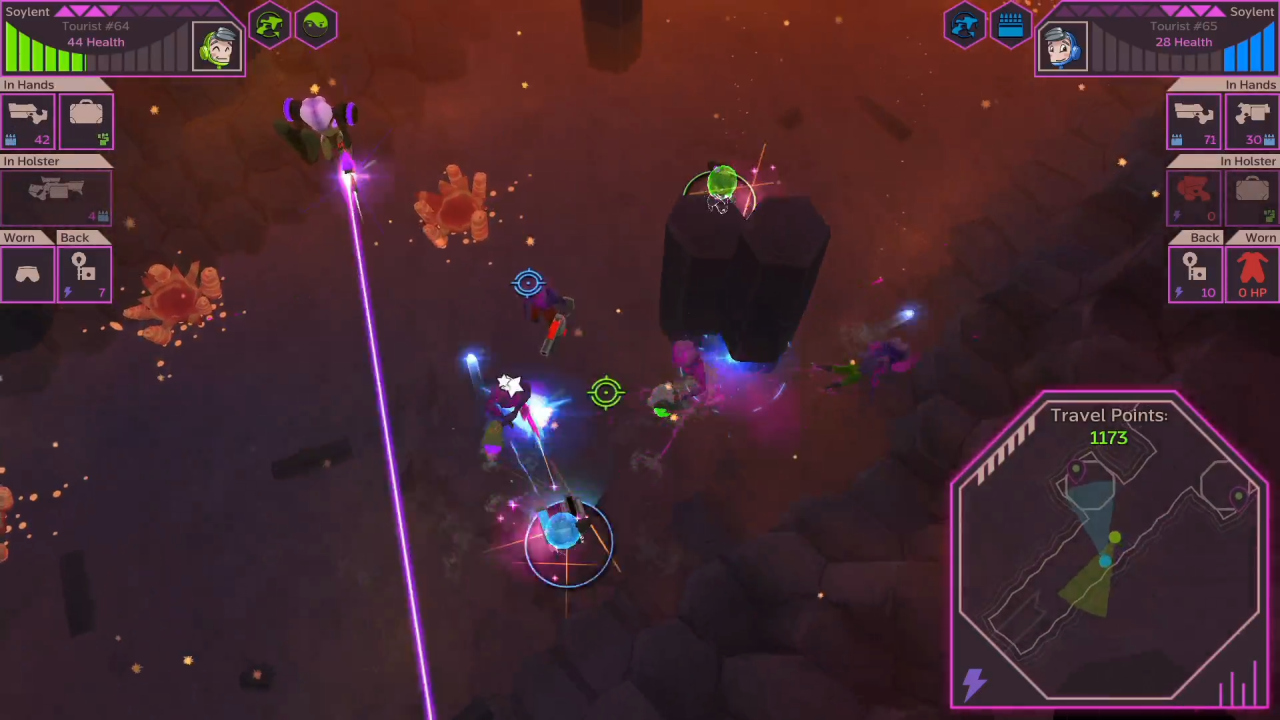The width and height of the screenshot is (1280, 720).
Task: Click the green ninja face hexagon icon
Action: [316, 25]
